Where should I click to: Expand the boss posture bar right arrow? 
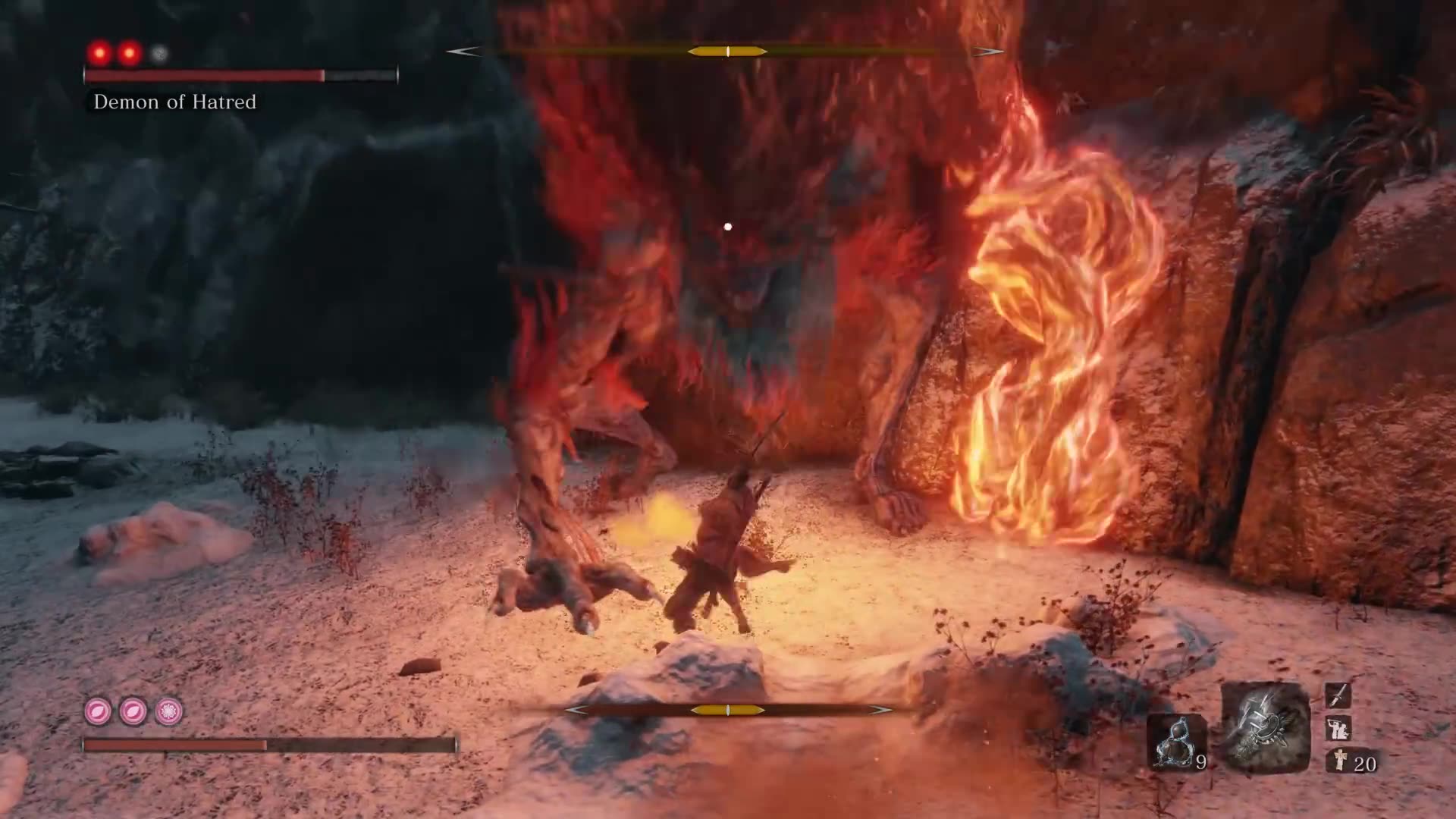pos(987,51)
